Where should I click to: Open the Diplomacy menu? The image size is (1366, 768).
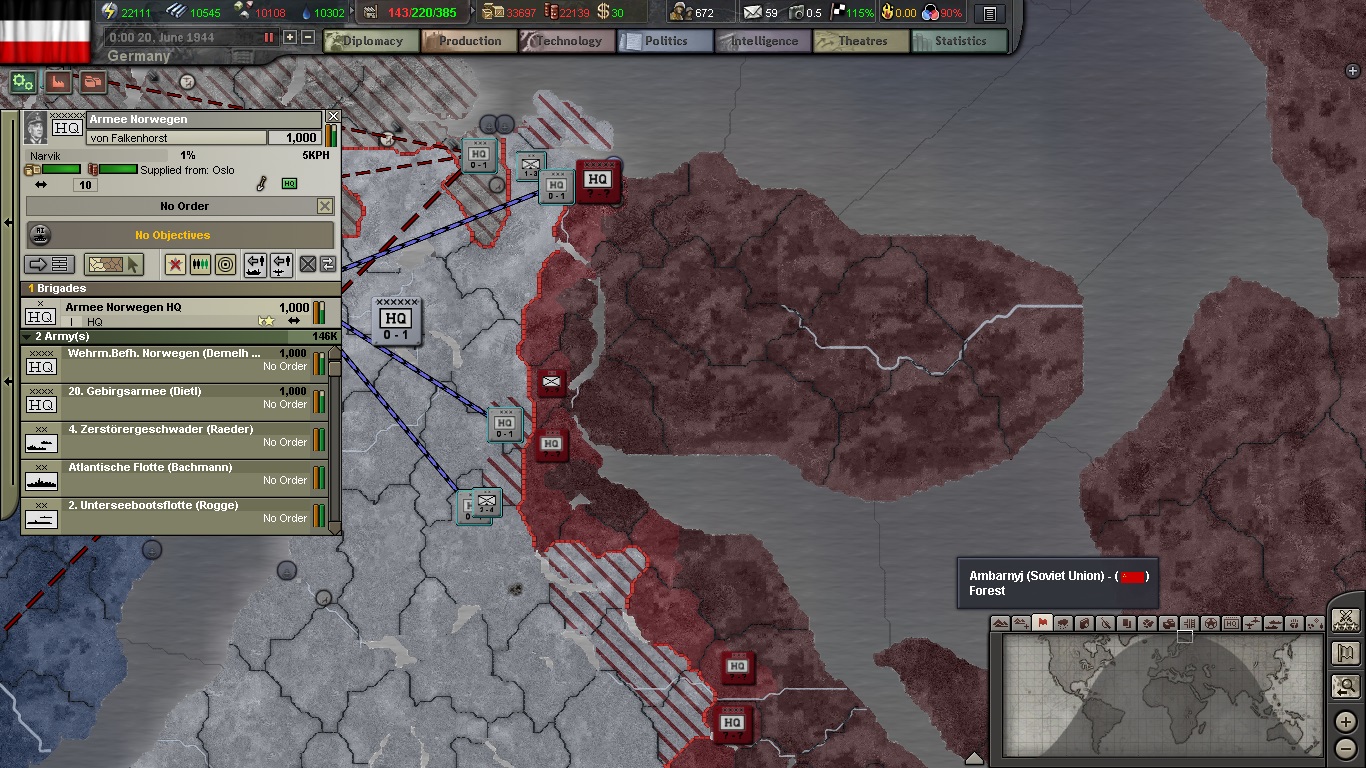(370, 41)
